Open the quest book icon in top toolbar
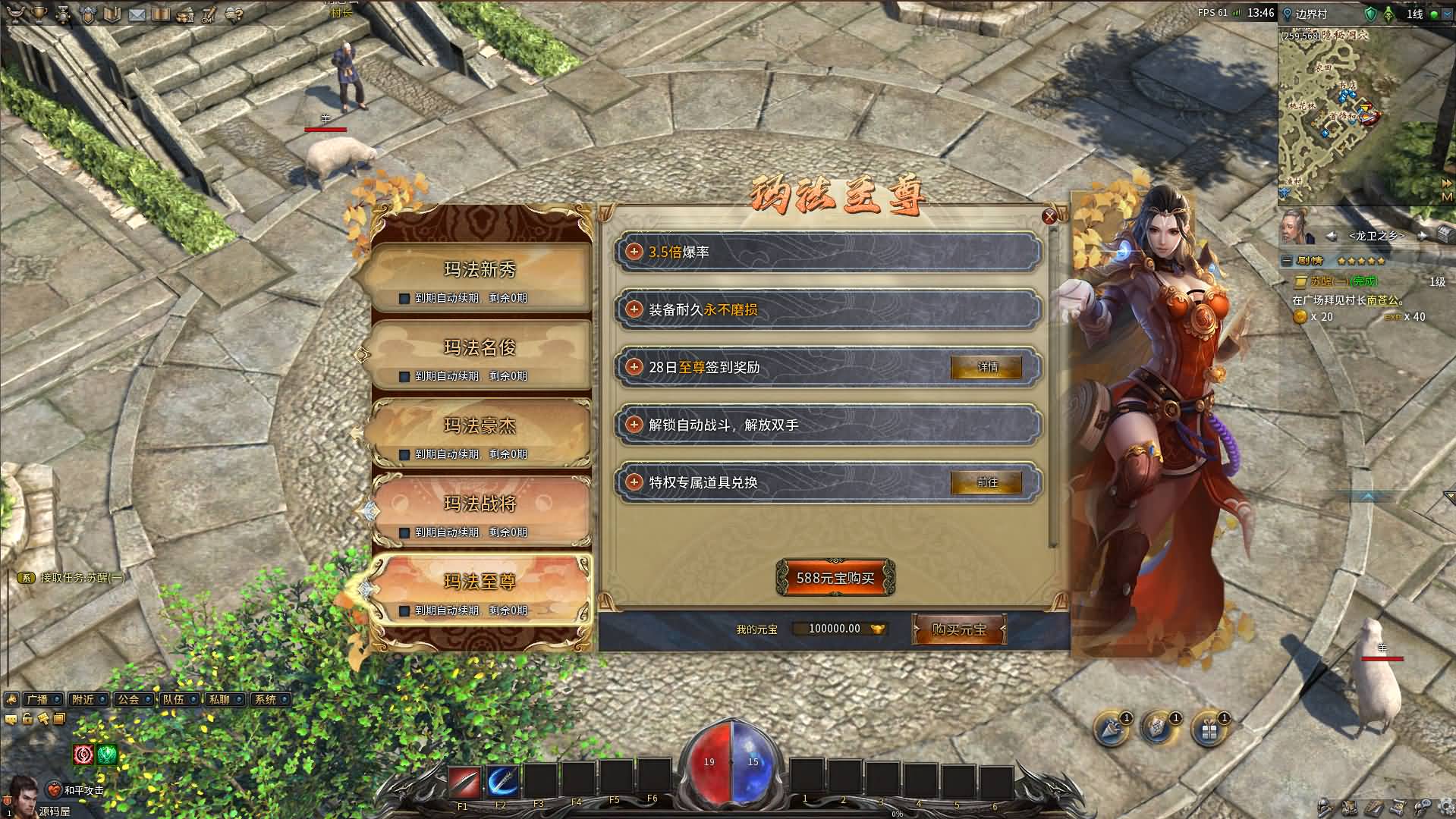 tap(112, 14)
